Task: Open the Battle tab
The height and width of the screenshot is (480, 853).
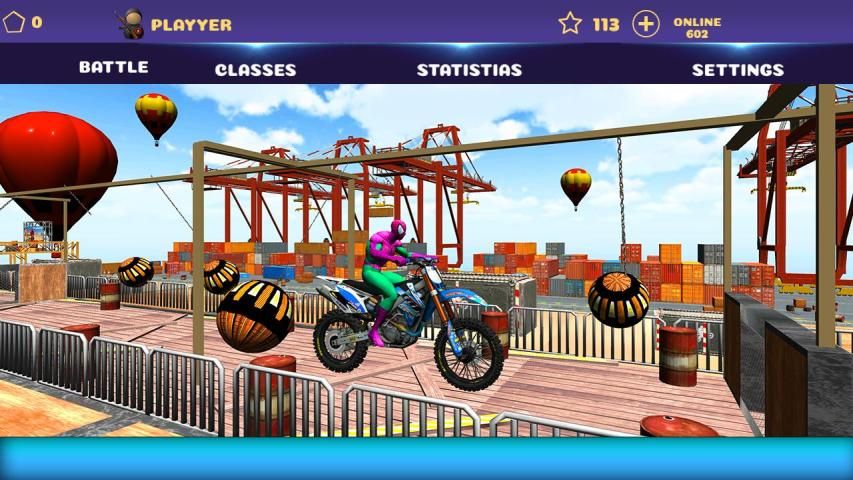Action: point(113,68)
